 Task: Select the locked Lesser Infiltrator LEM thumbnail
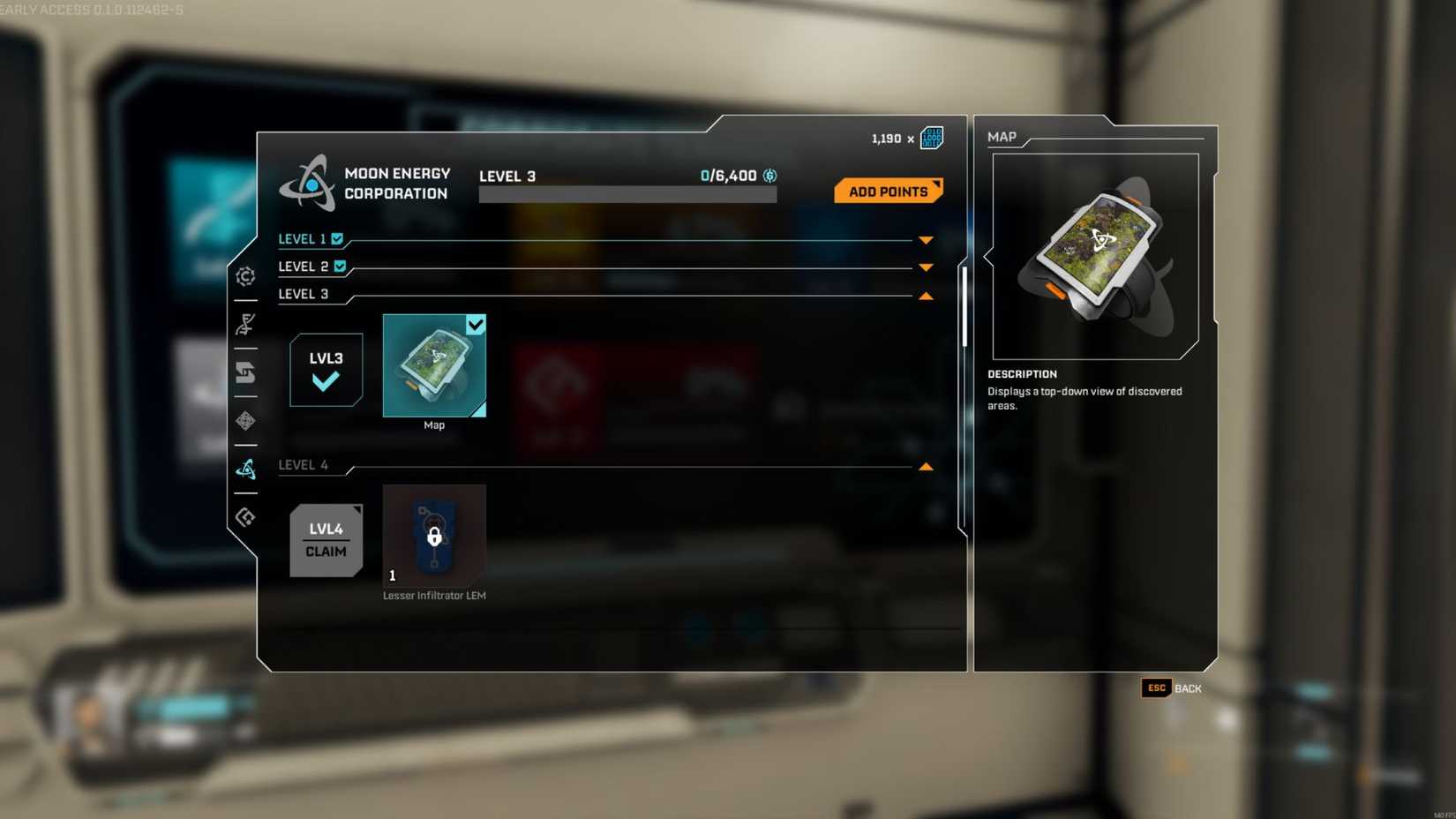(x=433, y=536)
